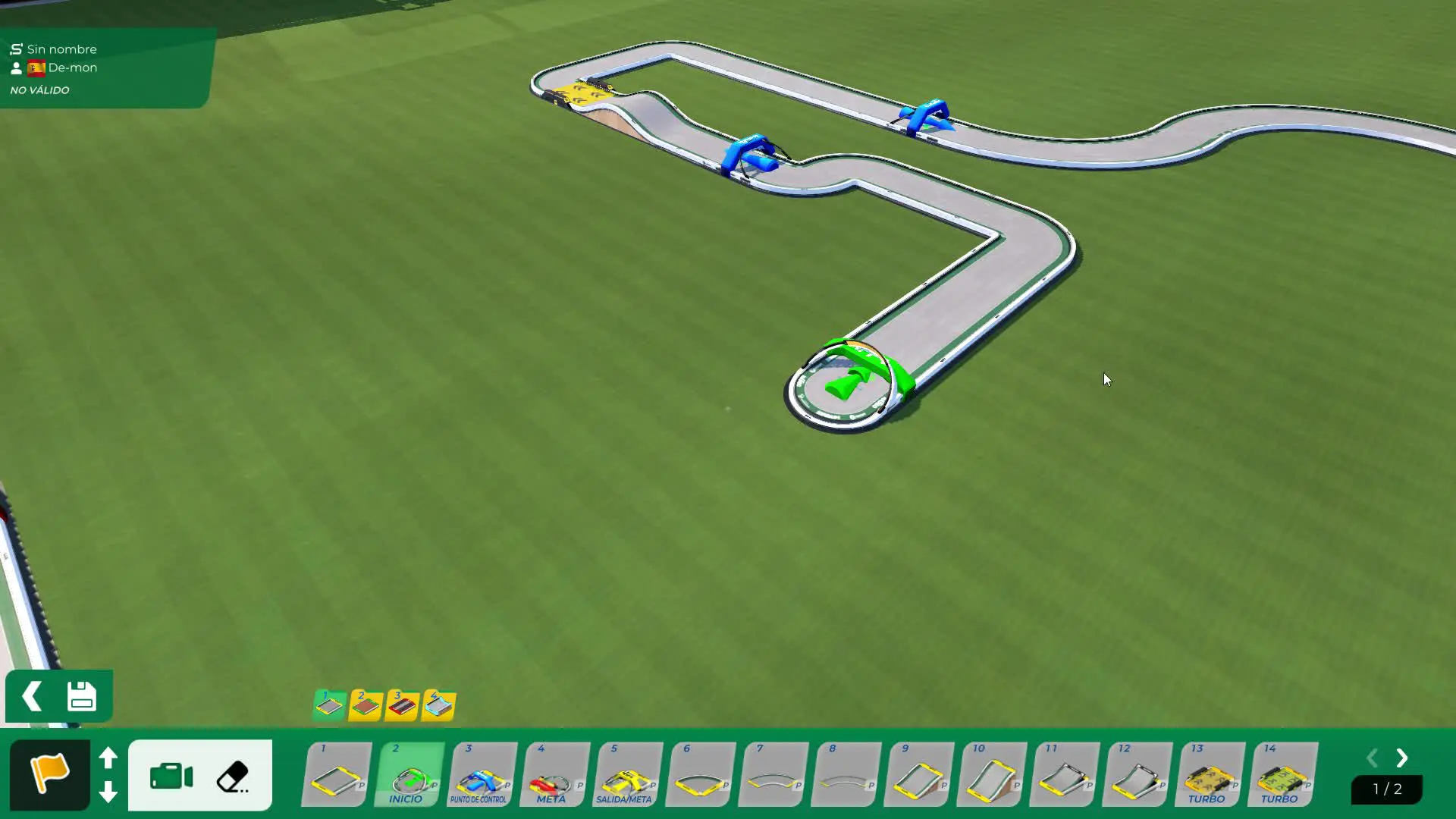Screen dimensions: 1456x819
Task: Activate the eraser tool
Action: (x=233, y=777)
